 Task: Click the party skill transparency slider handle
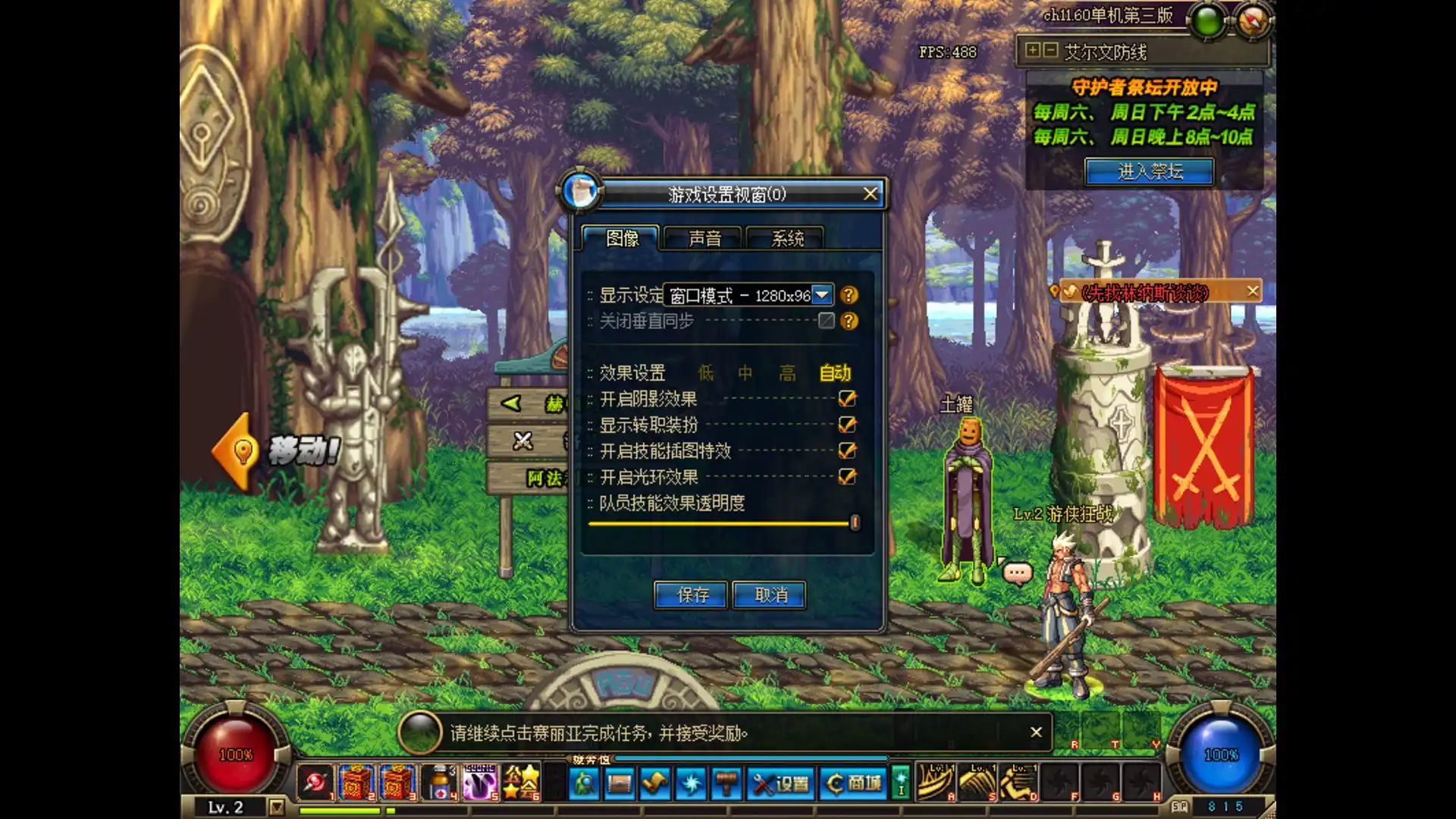(855, 523)
